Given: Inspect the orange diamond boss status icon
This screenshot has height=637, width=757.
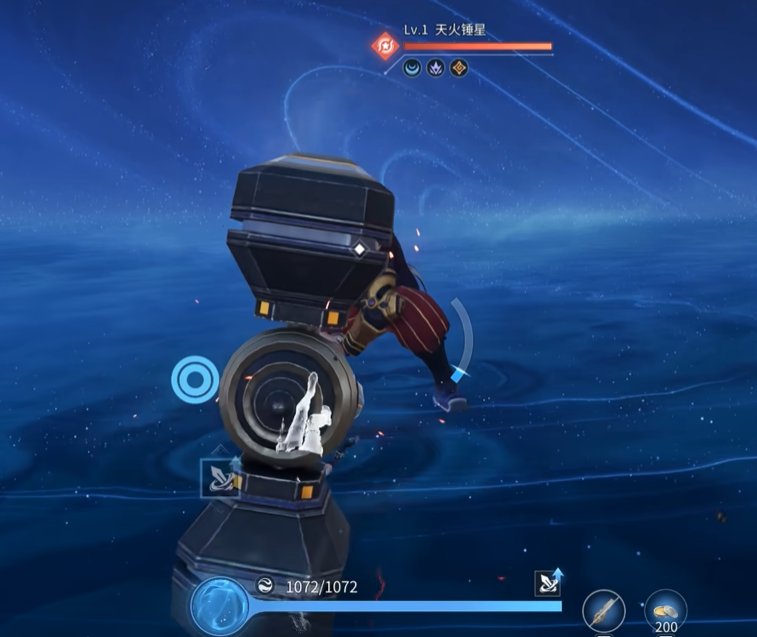Looking at the screenshot, I should [460, 68].
